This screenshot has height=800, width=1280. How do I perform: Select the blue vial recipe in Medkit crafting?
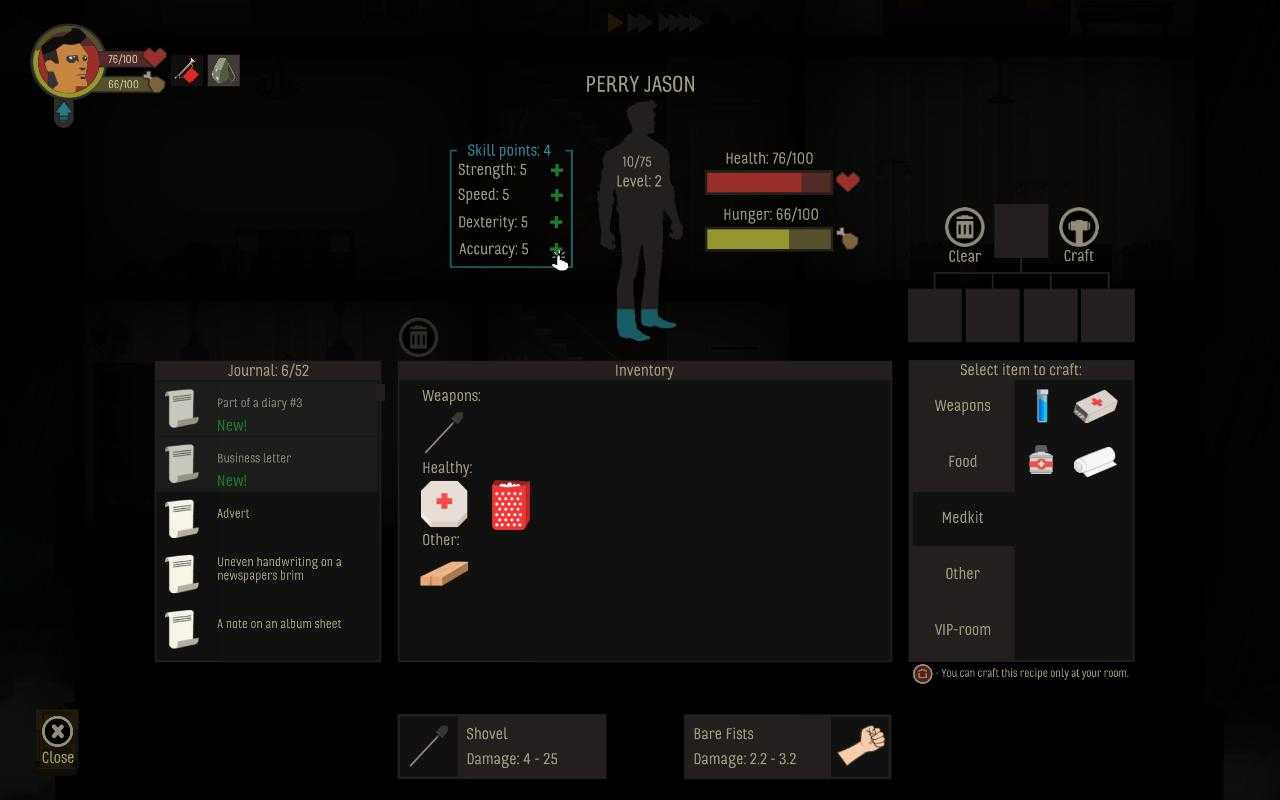1041,405
